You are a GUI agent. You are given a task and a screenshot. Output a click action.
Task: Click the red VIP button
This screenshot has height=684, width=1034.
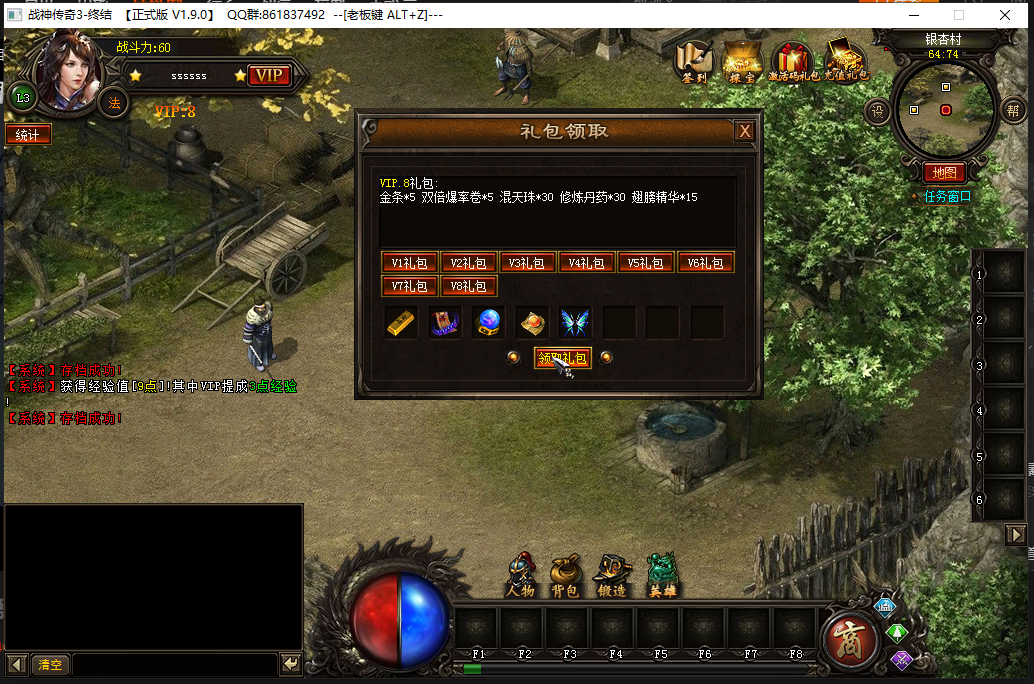click(268, 76)
